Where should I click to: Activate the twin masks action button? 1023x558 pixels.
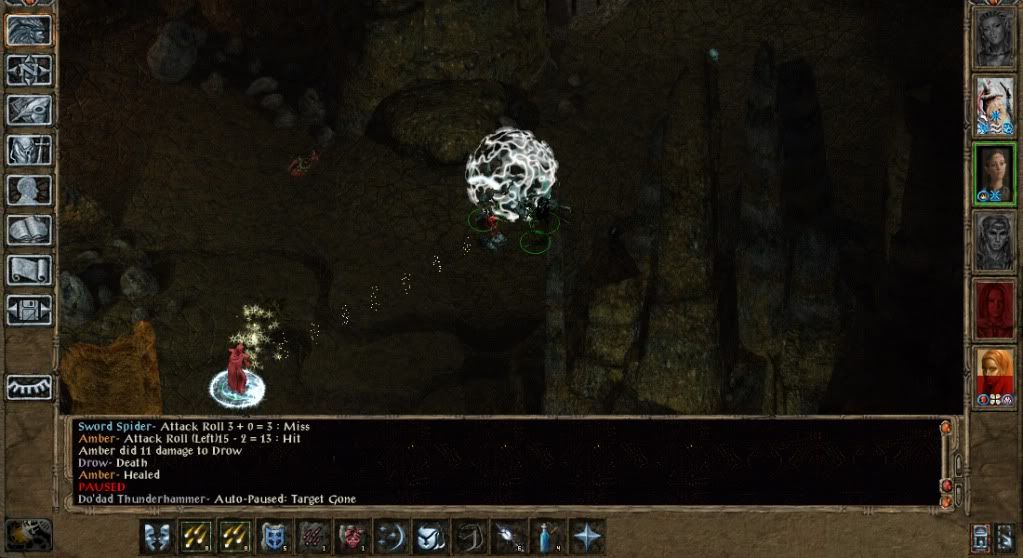pyautogui.click(x=156, y=536)
